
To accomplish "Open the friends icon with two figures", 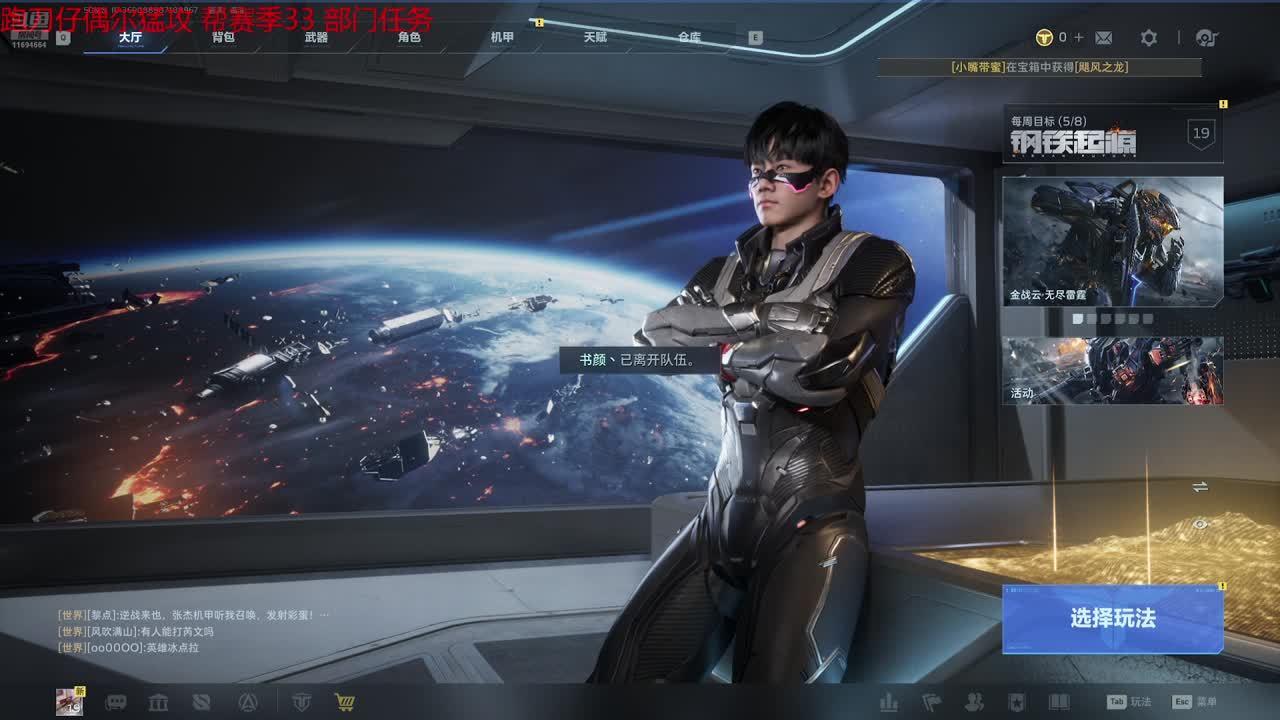I will click(x=973, y=702).
